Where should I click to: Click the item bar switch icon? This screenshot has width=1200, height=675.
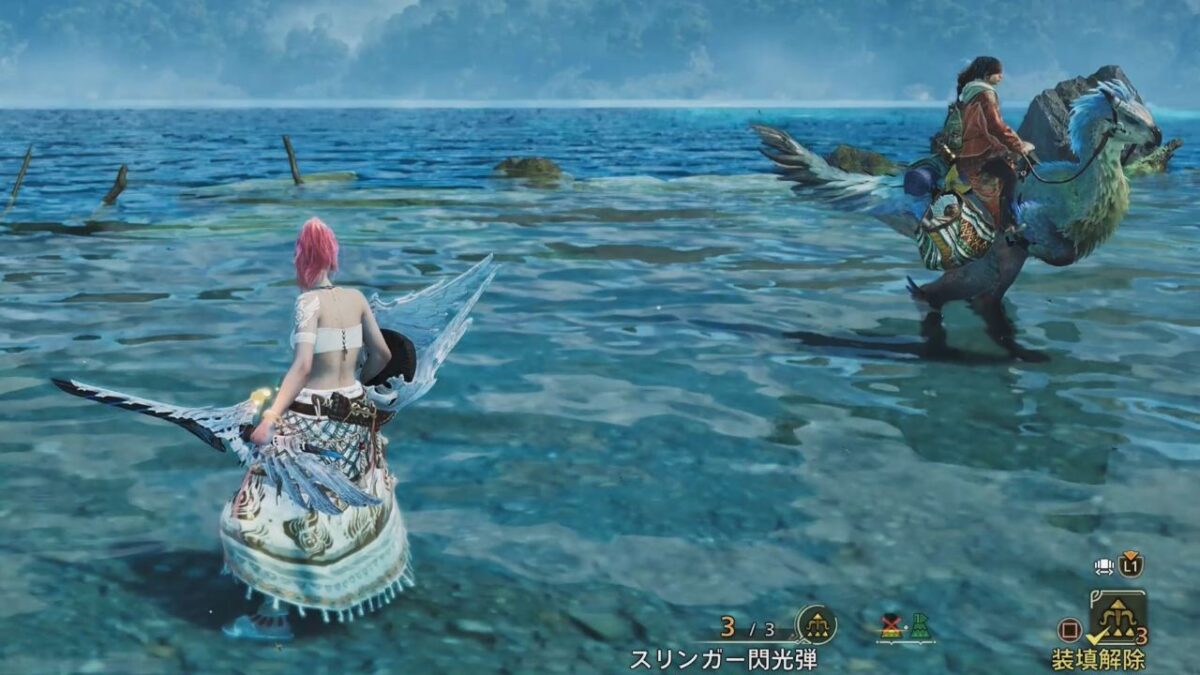(1105, 565)
